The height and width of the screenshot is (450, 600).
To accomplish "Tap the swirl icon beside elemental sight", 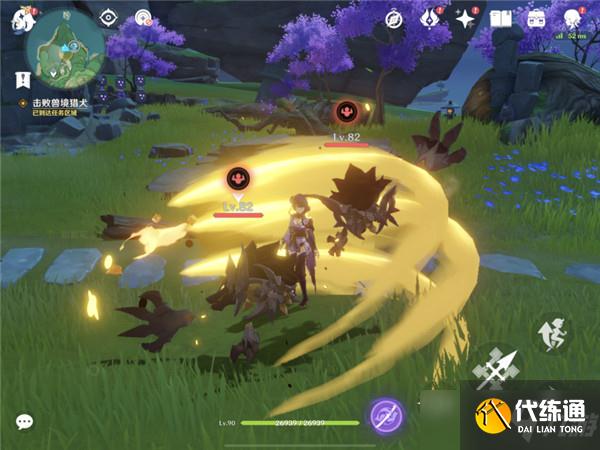I will (x=143, y=17).
